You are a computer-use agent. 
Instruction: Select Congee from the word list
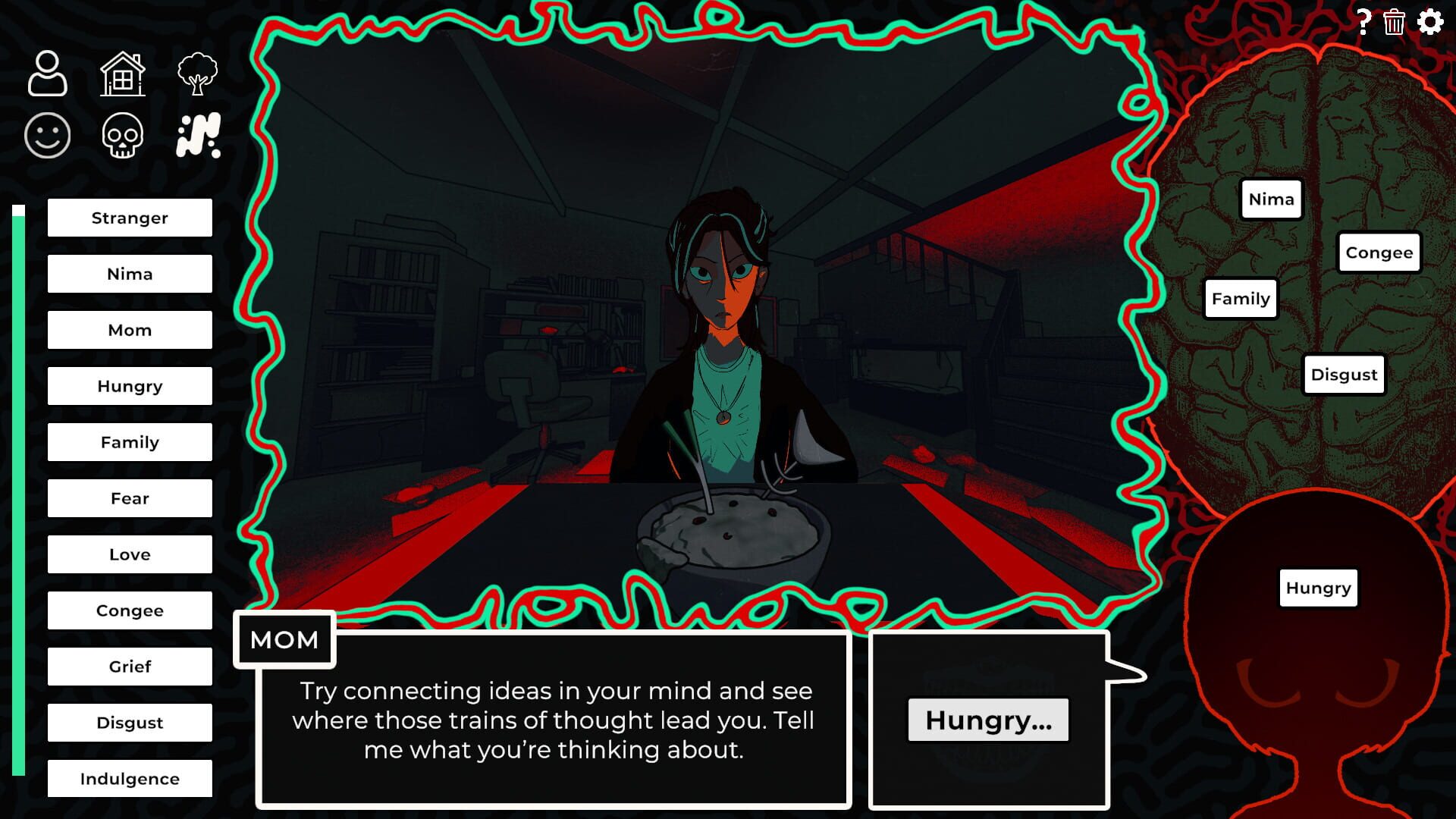[129, 610]
